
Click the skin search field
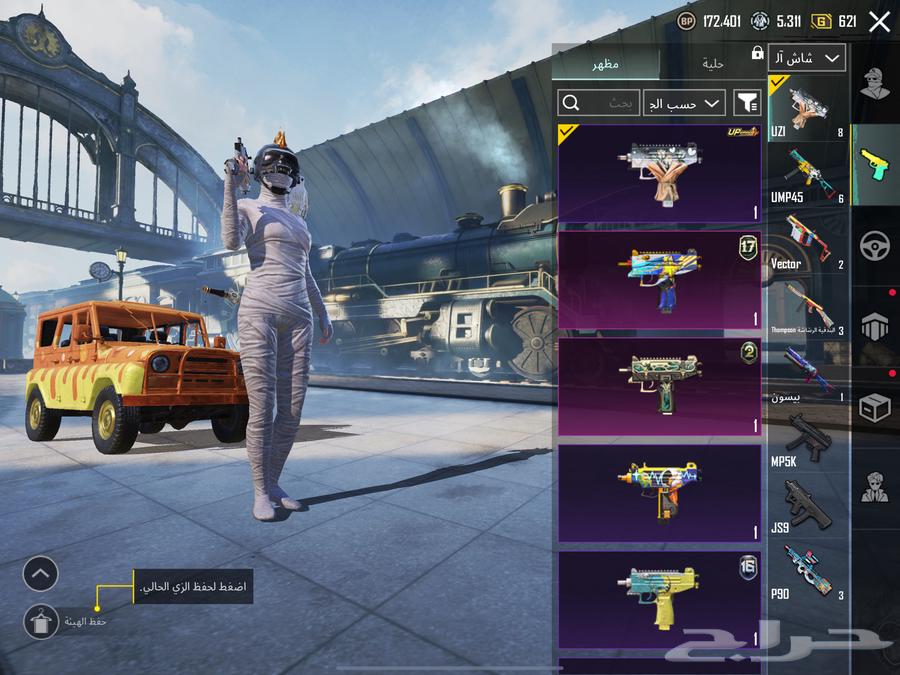point(598,102)
